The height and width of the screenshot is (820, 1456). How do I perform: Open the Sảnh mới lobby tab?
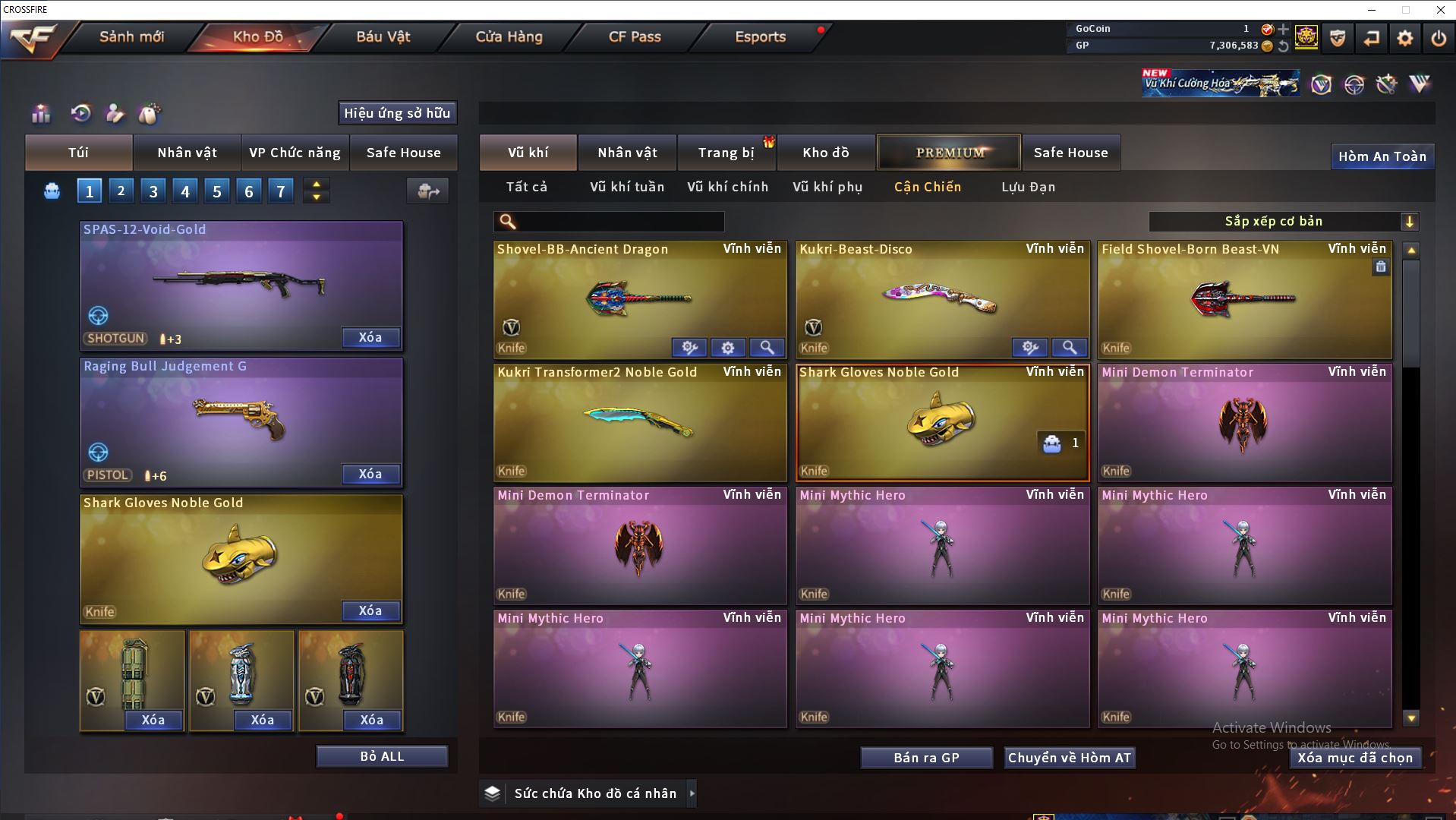(x=131, y=36)
